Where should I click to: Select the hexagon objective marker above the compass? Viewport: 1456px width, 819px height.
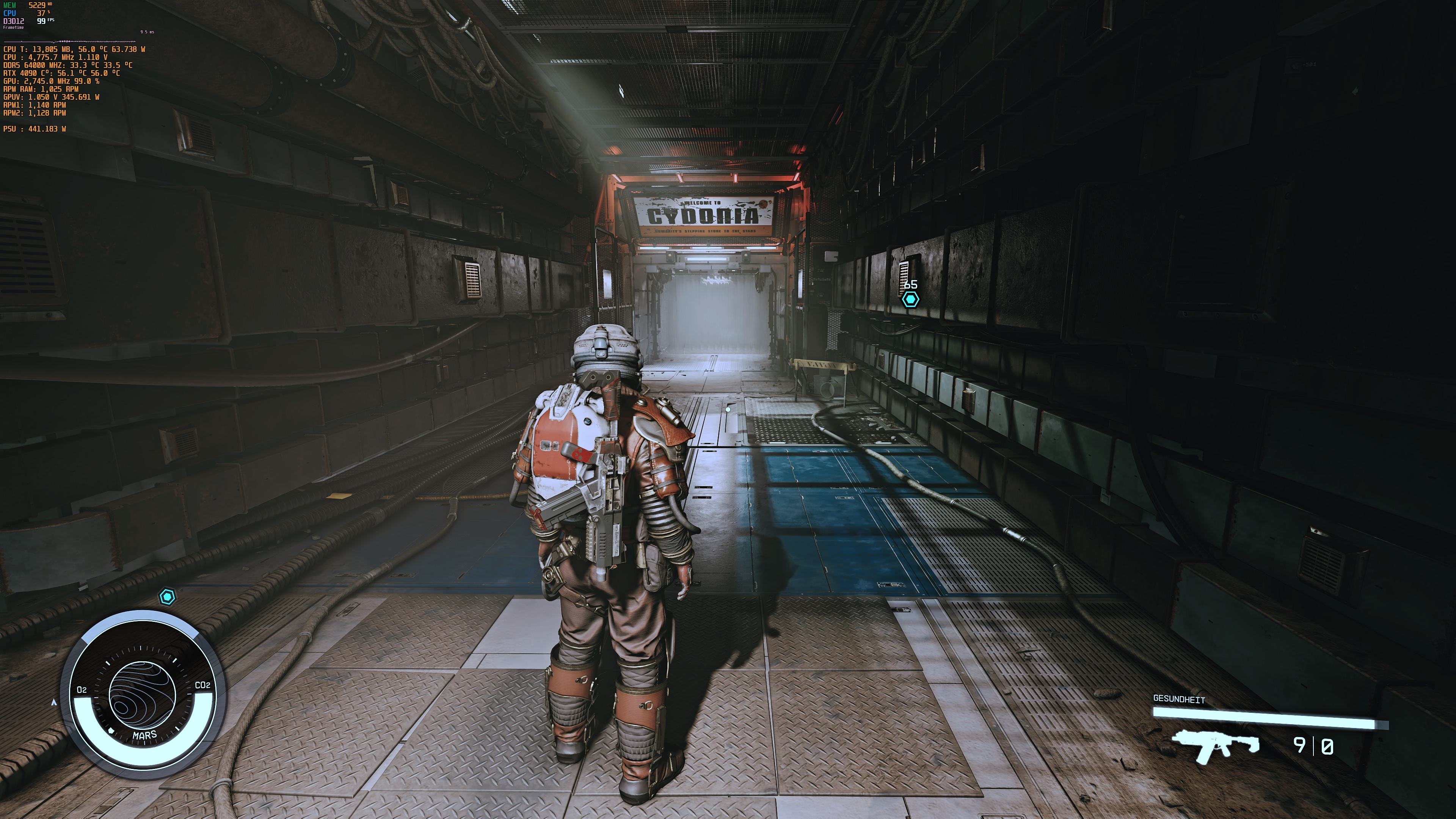pos(167,597)
